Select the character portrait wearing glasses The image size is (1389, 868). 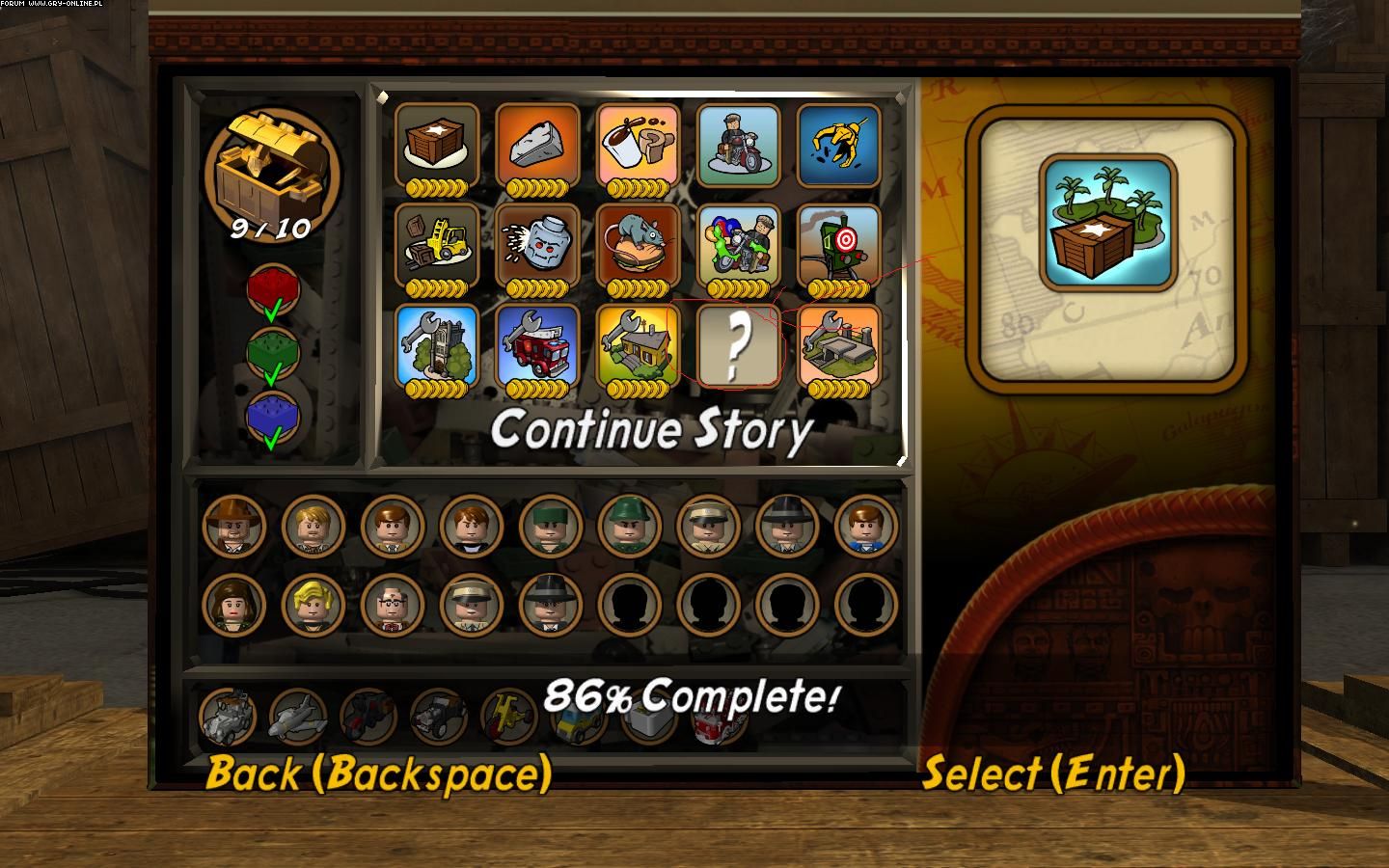point(392,604)
